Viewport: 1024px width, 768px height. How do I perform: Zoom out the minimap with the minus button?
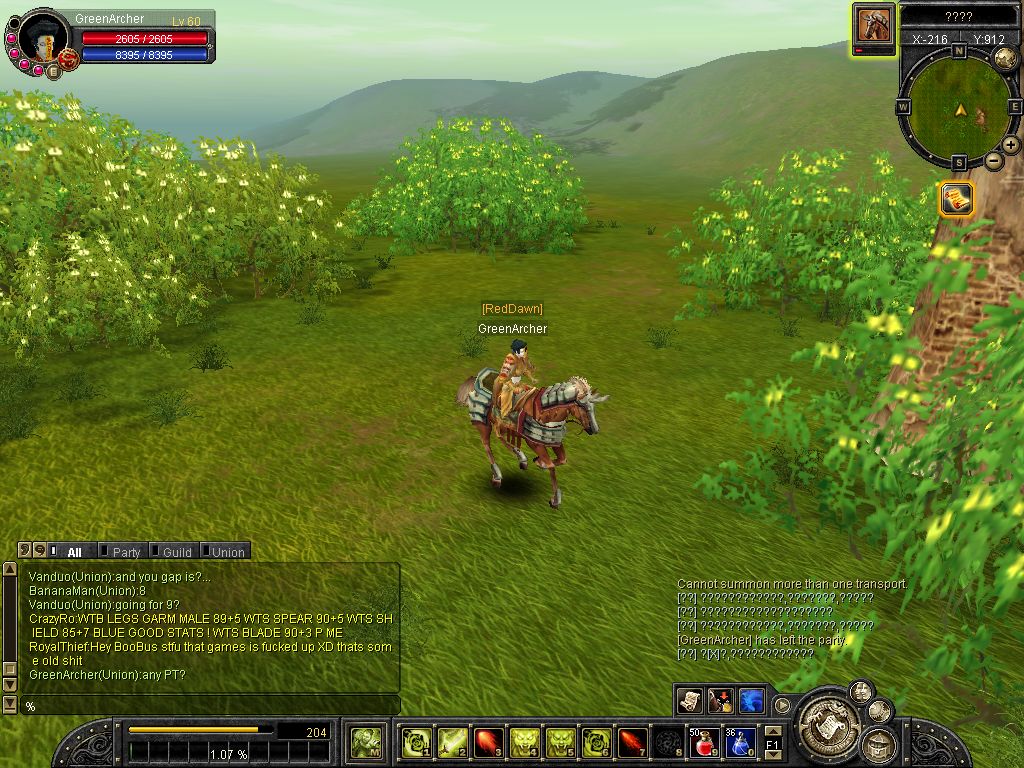(x=994, y=160)
